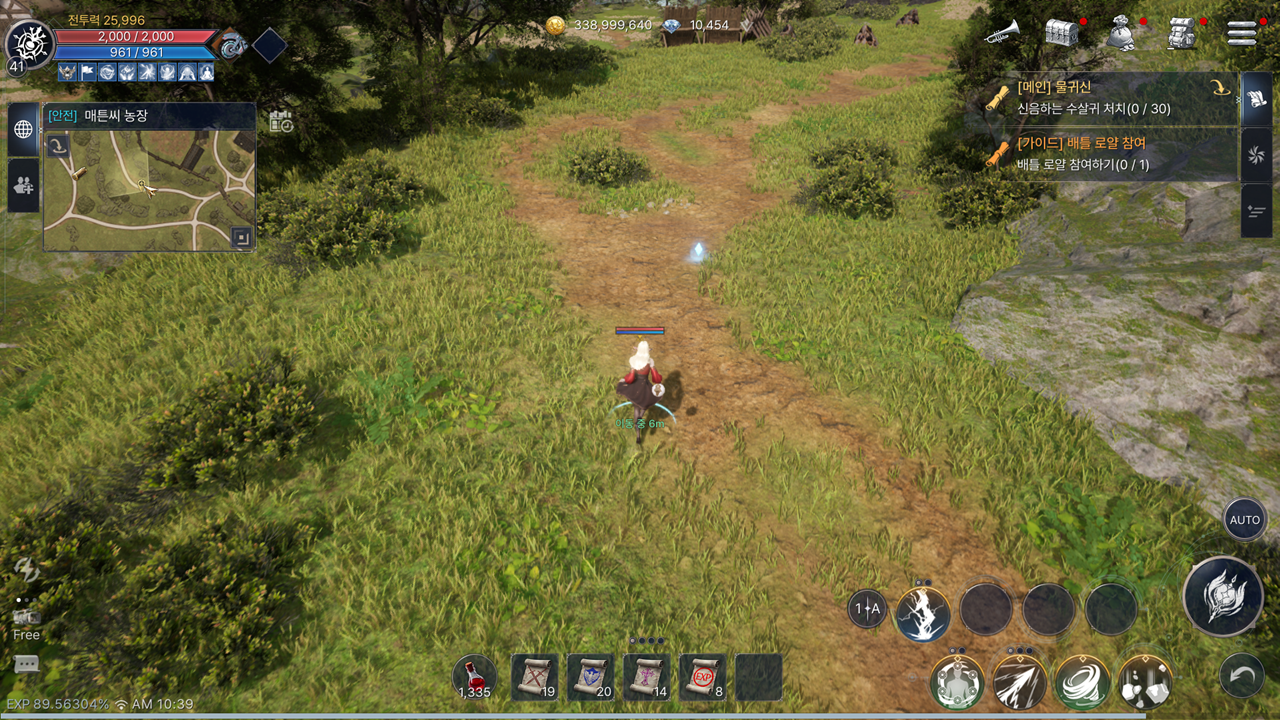Activate the lightning strike skill
The image size is (1280, 720).
(x=923, y=612)
